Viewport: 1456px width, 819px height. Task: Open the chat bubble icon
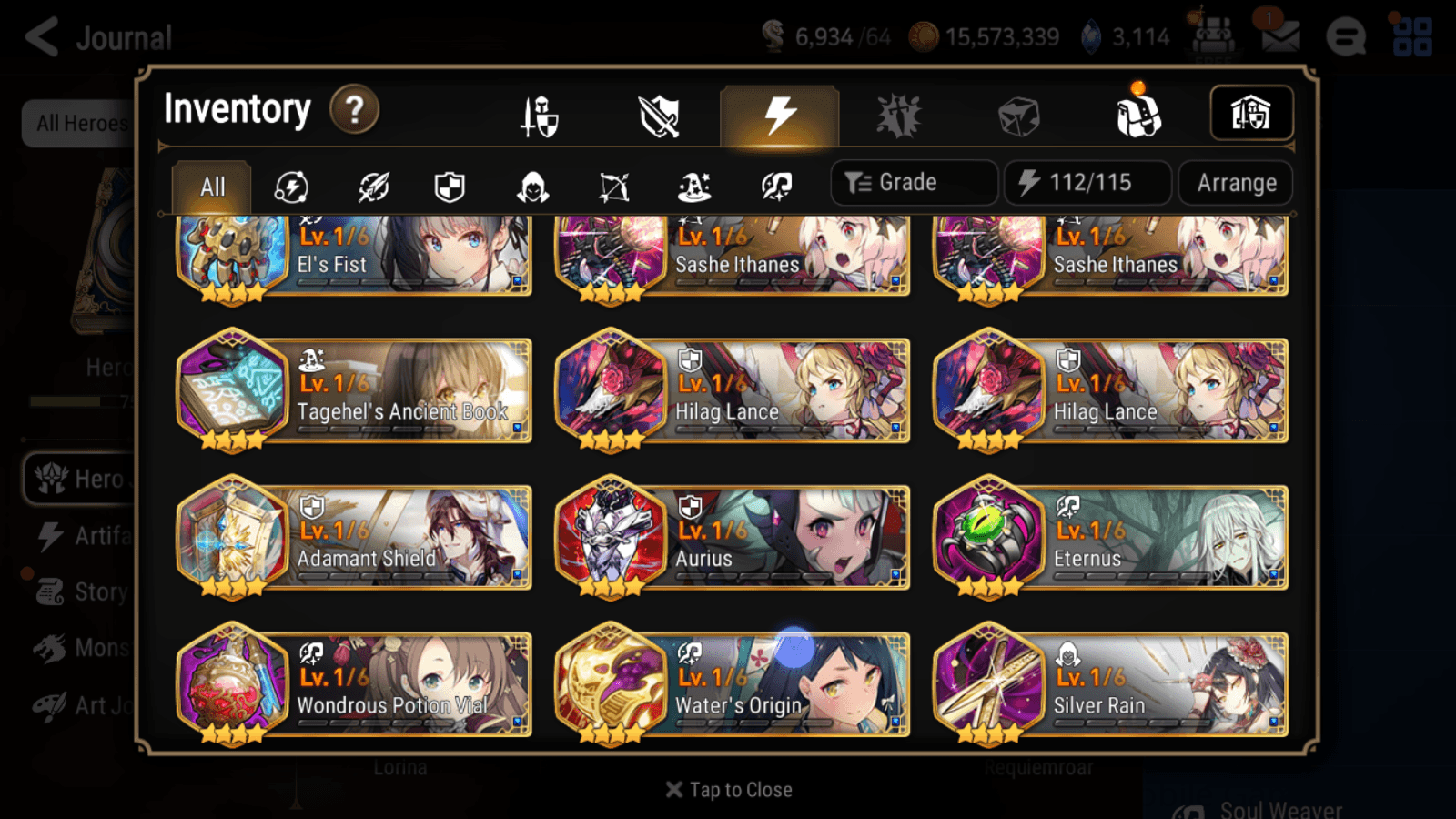coord(1345,37)
